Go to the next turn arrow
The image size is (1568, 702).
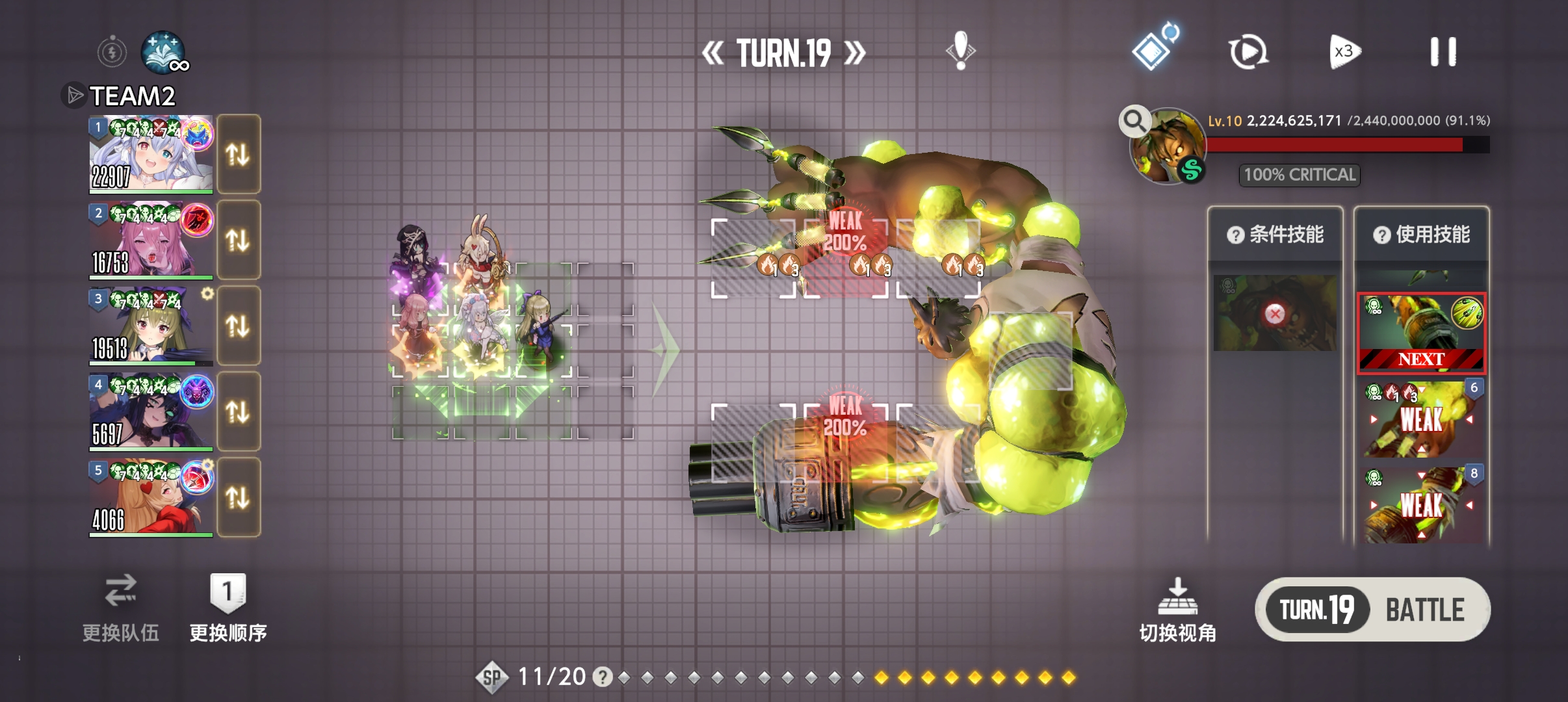(x=855, y=53)
